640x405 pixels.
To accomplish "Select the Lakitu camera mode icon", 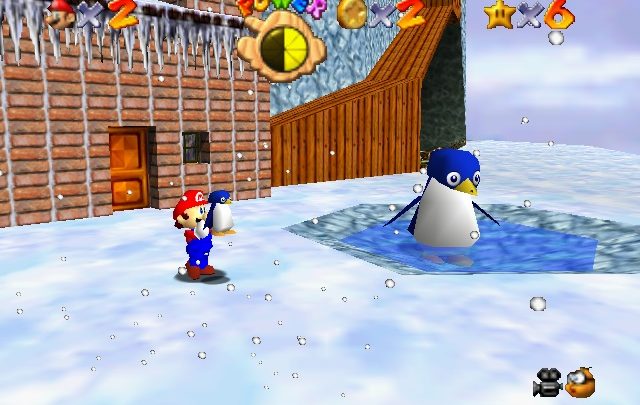I will (580, 381).
